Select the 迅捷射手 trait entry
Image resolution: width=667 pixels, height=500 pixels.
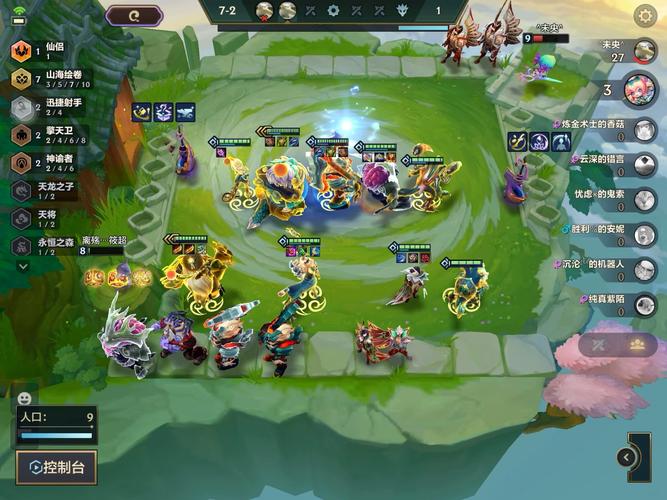[x=50, y=107]
